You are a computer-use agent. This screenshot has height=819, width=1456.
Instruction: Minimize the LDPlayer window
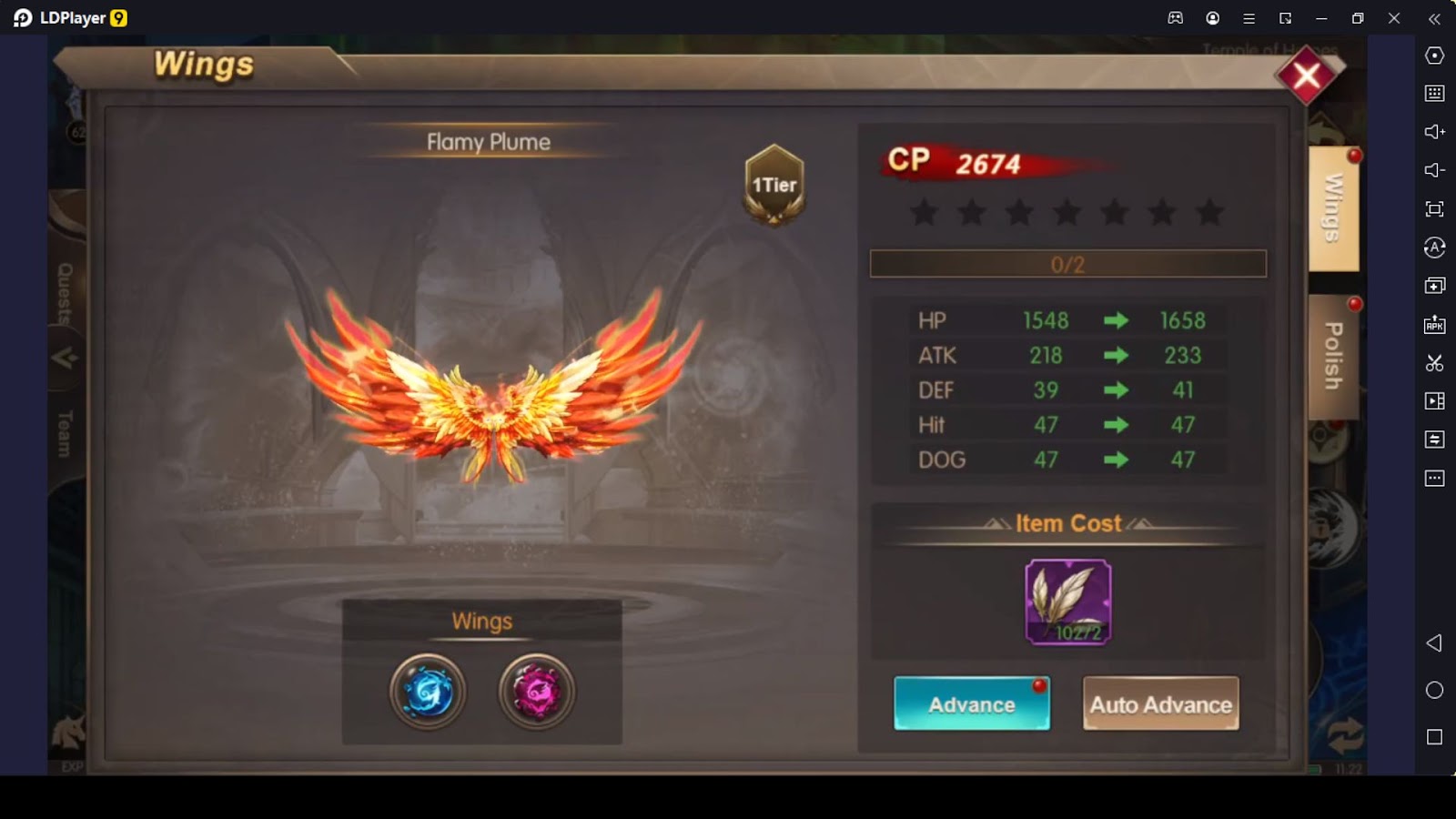1321,18
